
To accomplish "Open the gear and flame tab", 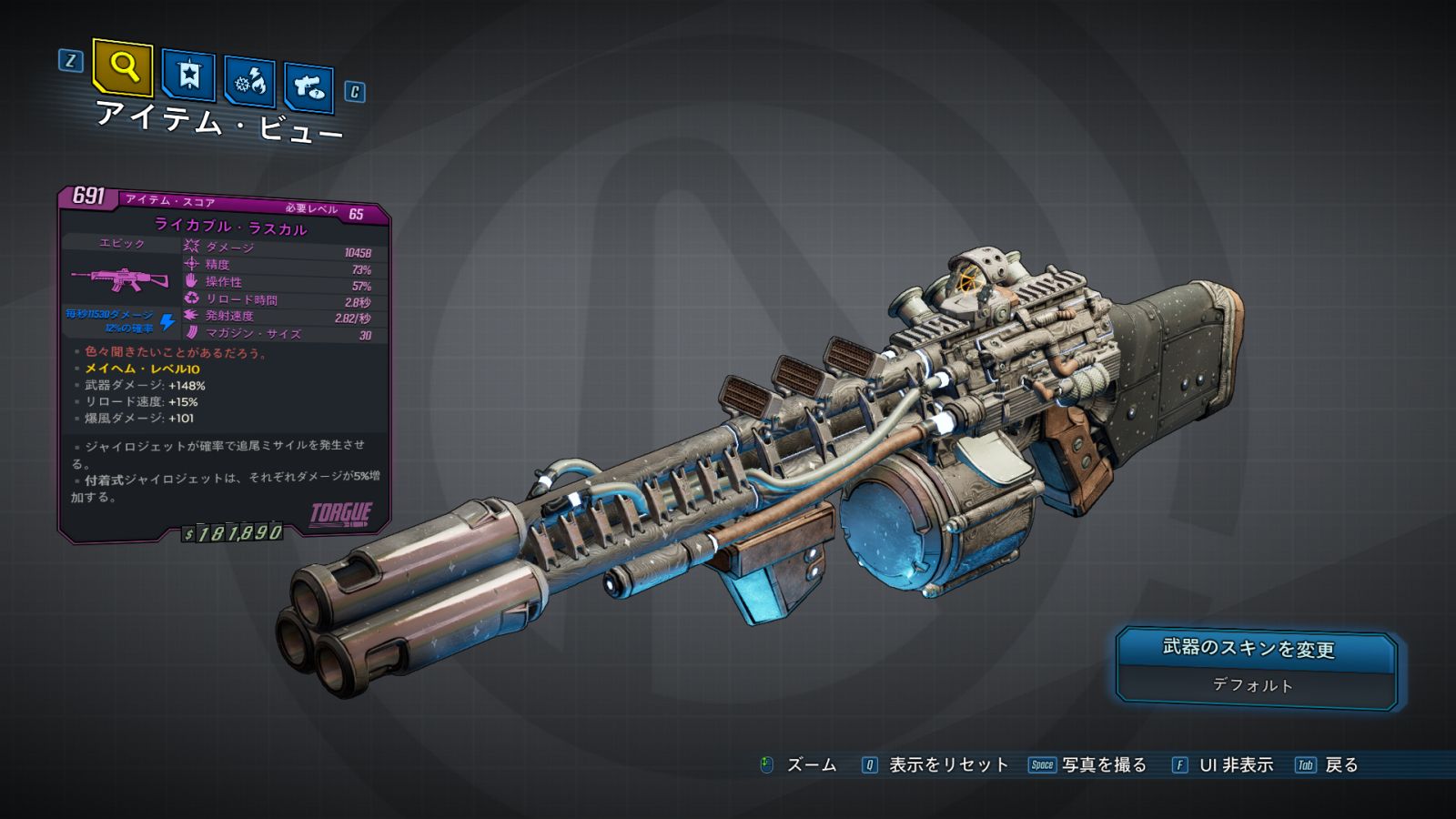I will pos(249,82).
